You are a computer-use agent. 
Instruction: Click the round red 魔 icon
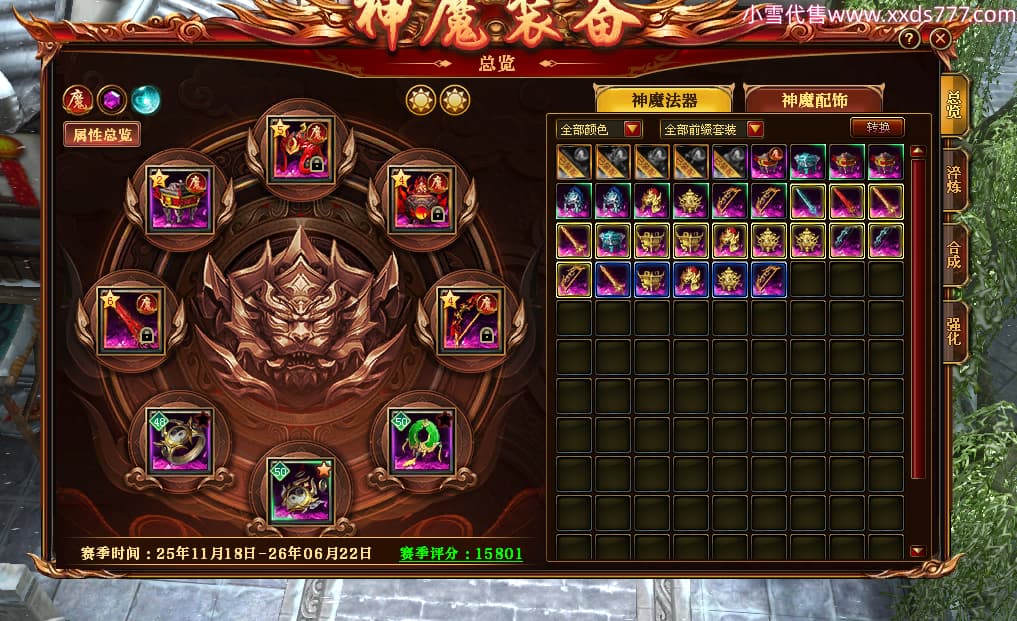pos(77,99)
